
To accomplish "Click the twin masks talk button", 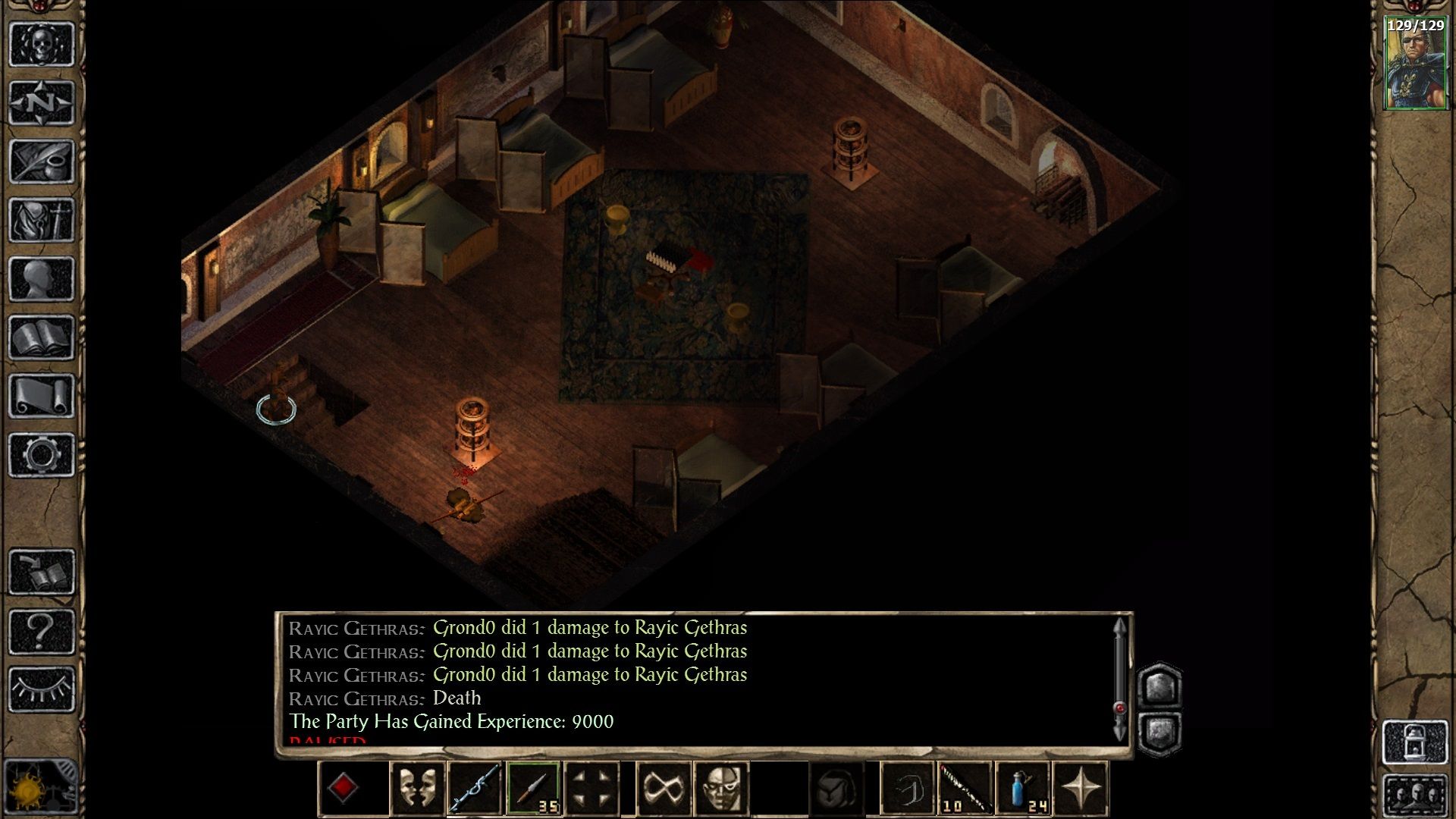I will [x=417, y=789].
